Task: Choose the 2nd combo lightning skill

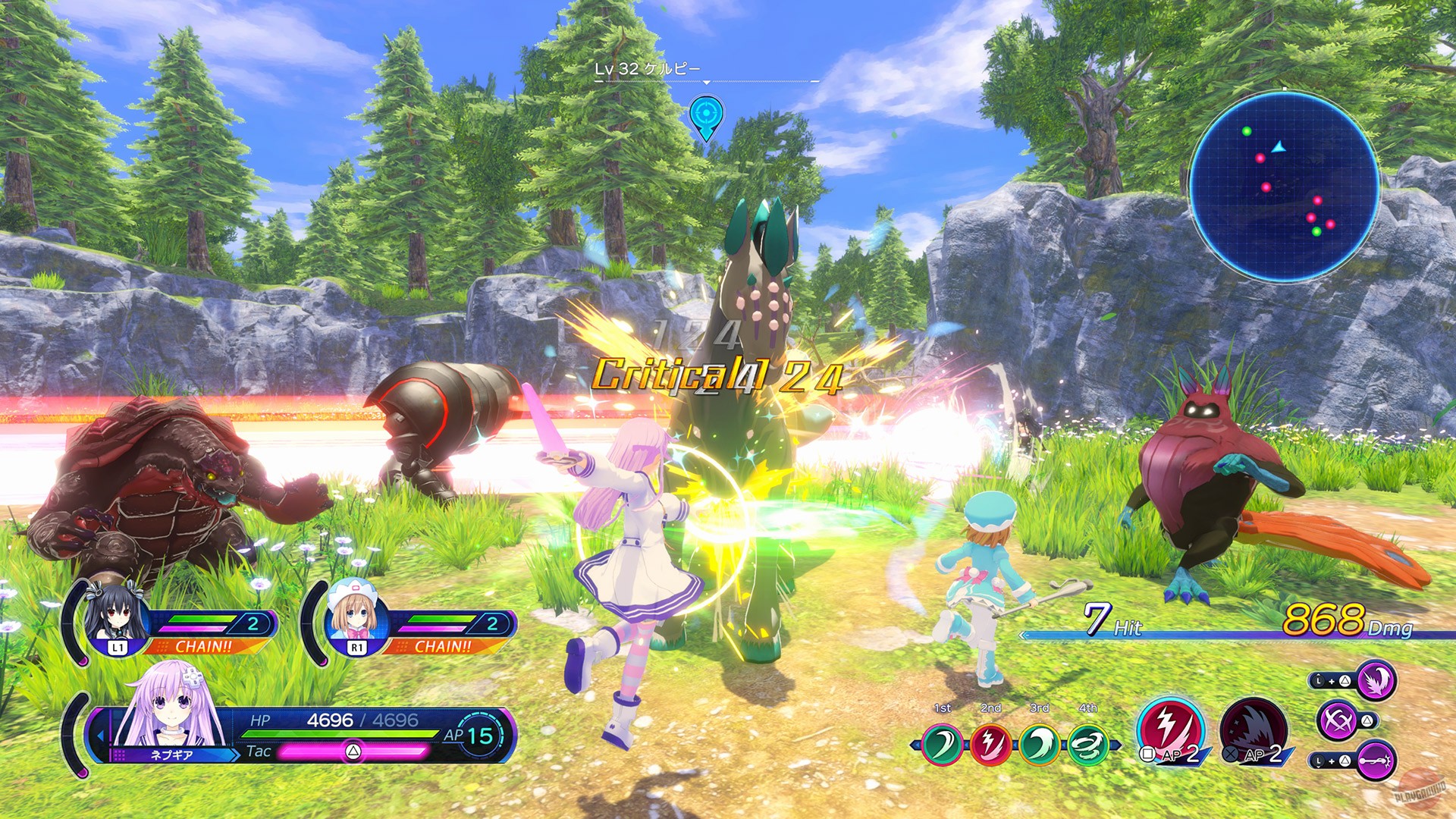Action: (991, 744)
